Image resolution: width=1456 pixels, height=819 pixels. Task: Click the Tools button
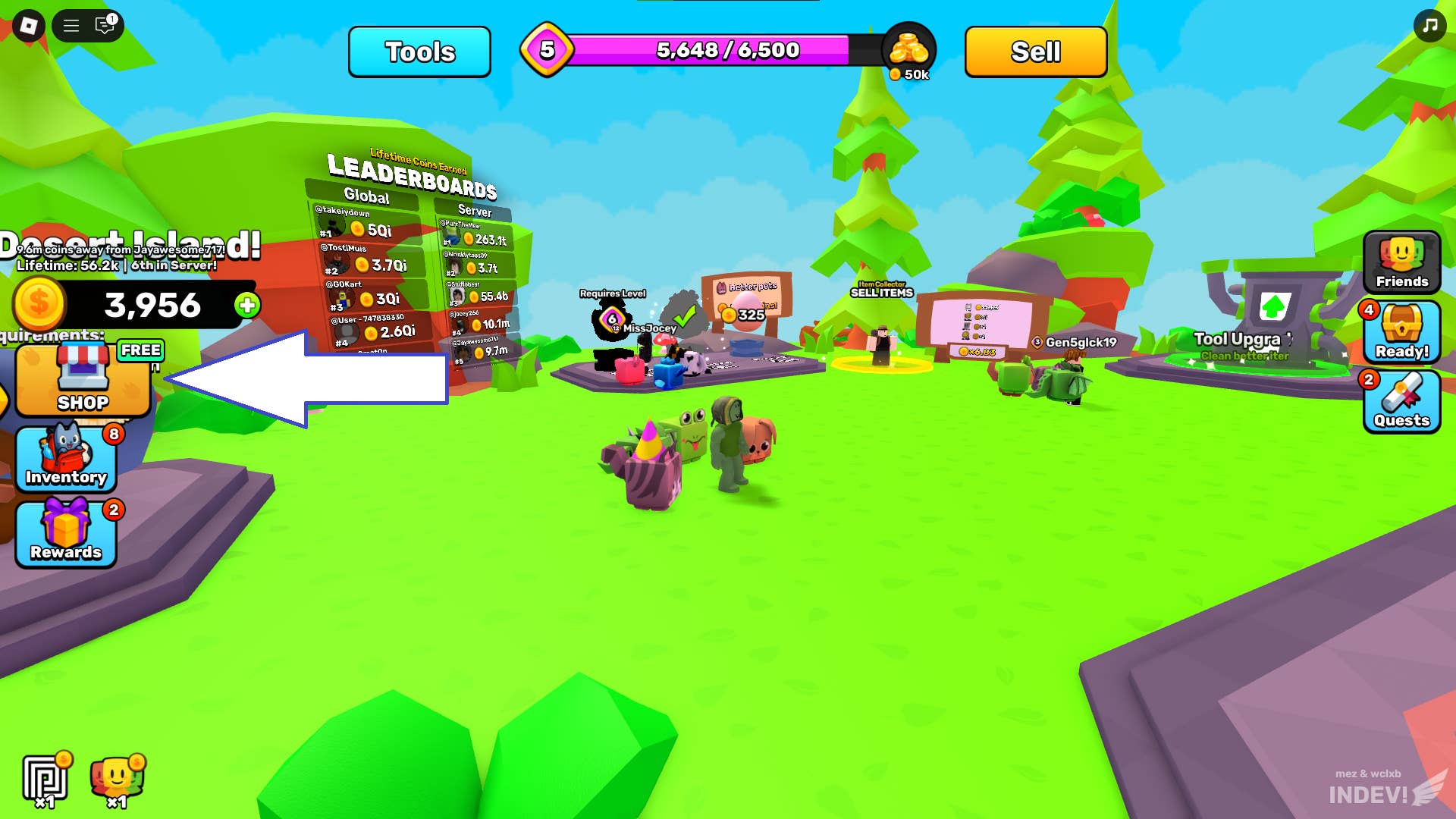tap(419, 52)
